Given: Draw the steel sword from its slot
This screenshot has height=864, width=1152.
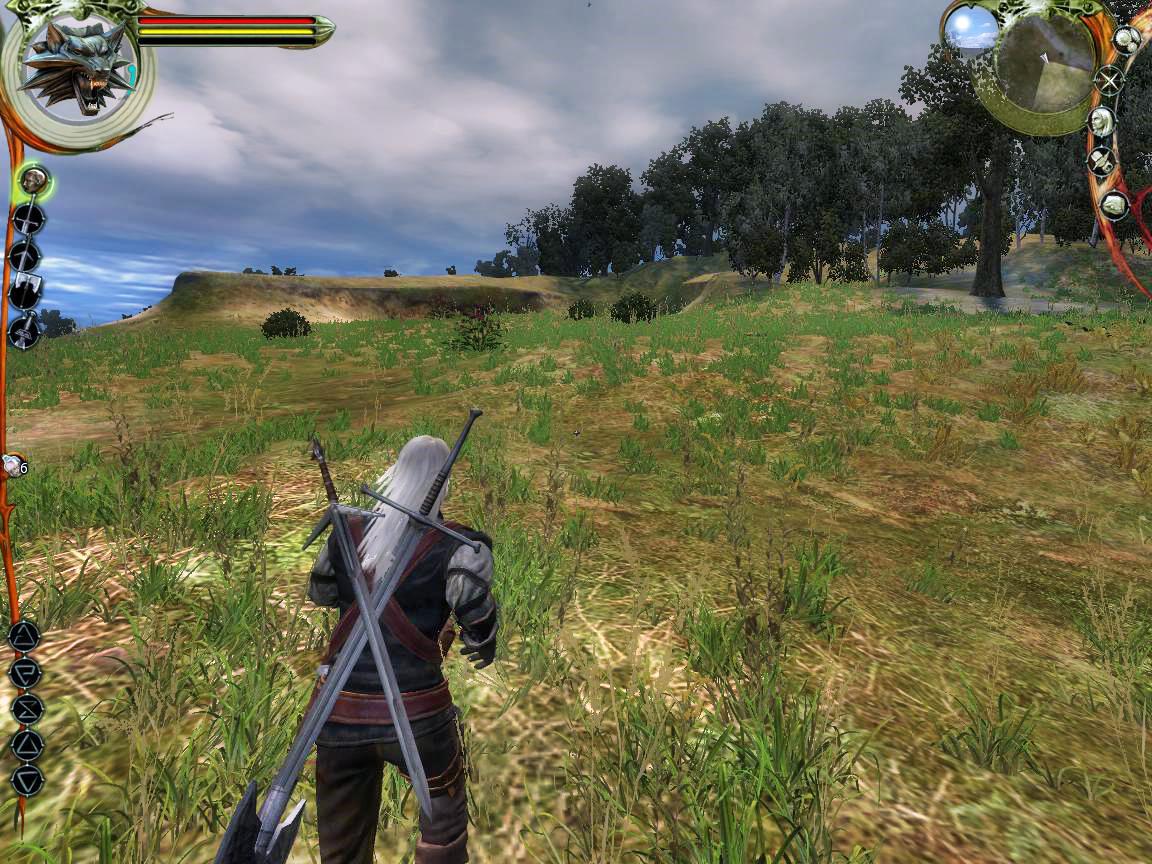Looking at the screenshot, I should click(x=27, y=219).
